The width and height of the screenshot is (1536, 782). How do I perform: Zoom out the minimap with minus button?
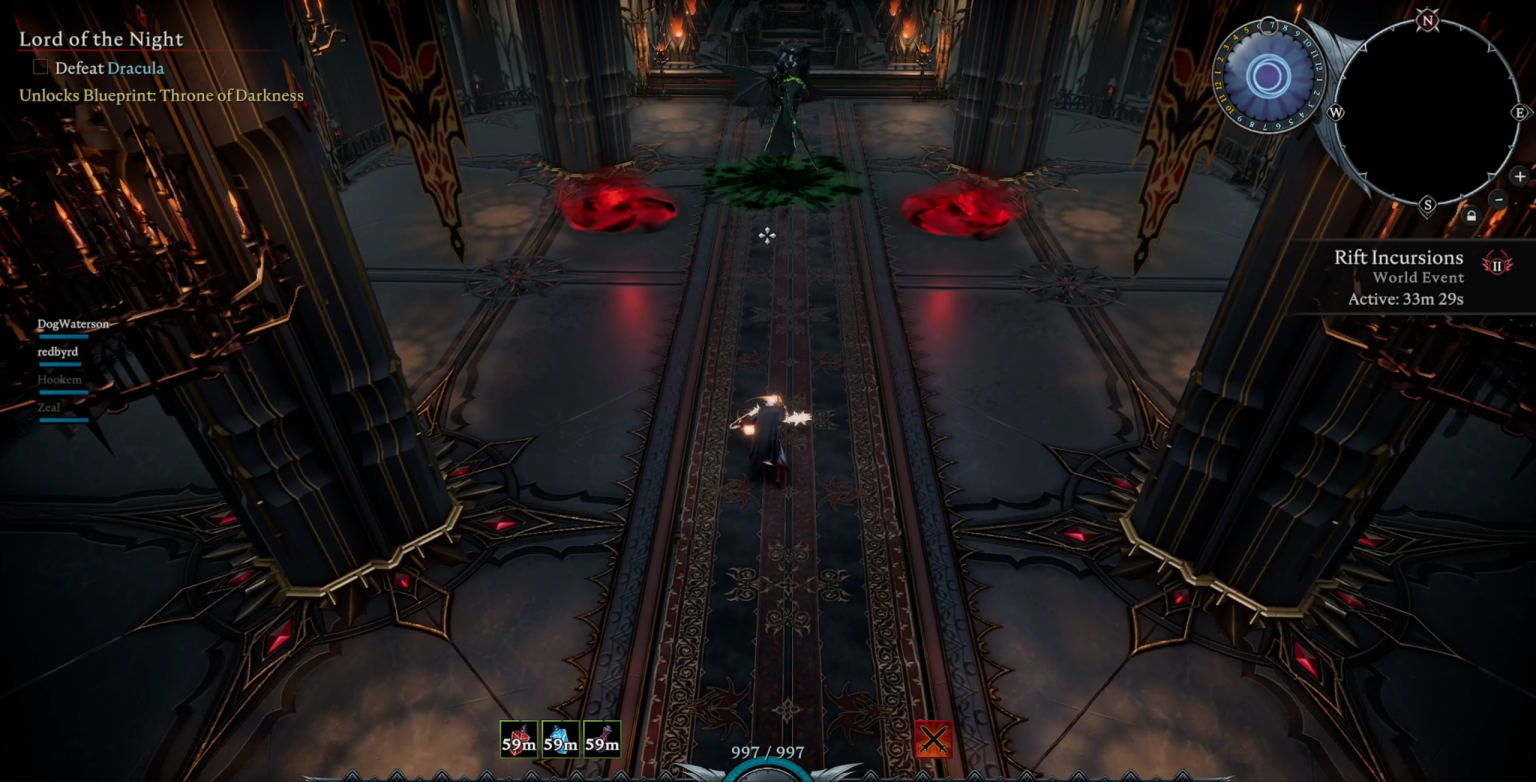tap(1497, 199)
